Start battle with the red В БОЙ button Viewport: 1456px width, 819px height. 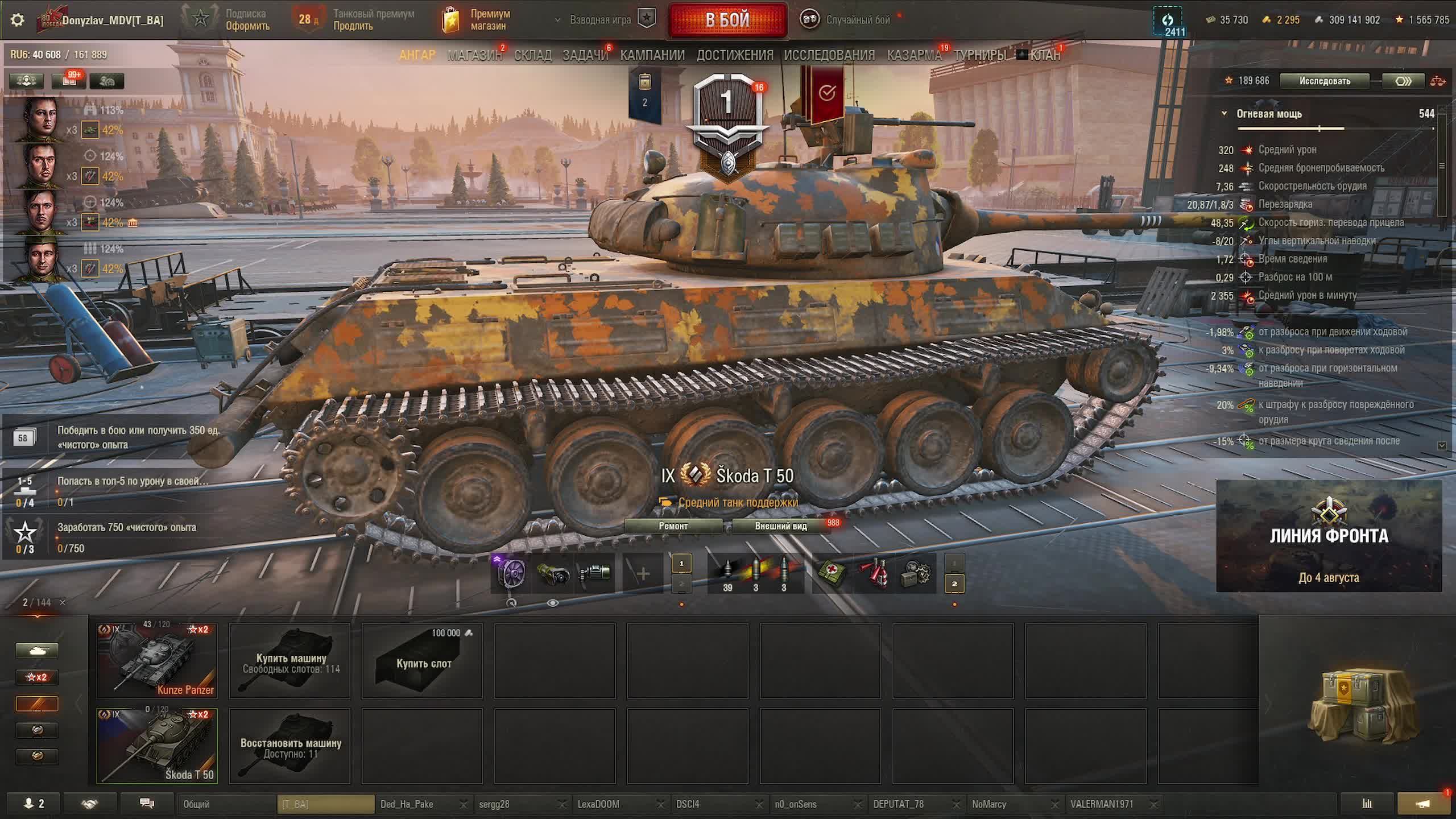pyautogui.click(x=727, y=20)
